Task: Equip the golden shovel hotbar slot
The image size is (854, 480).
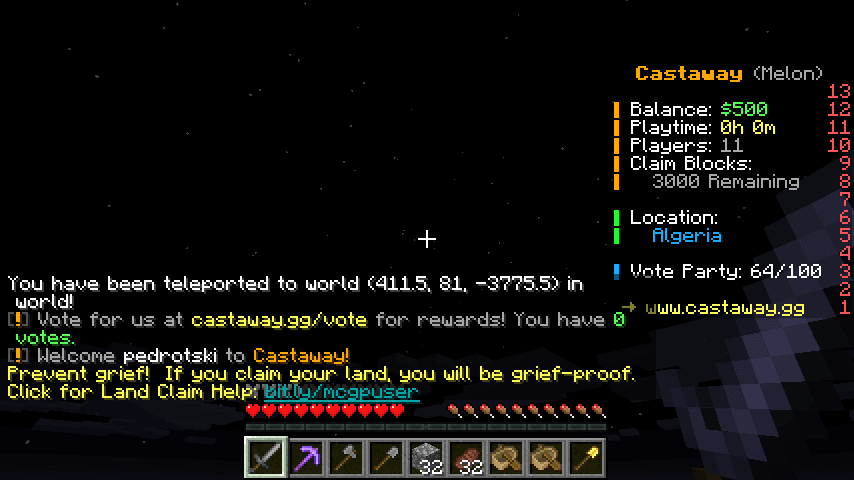Action: tap(586, 459)
